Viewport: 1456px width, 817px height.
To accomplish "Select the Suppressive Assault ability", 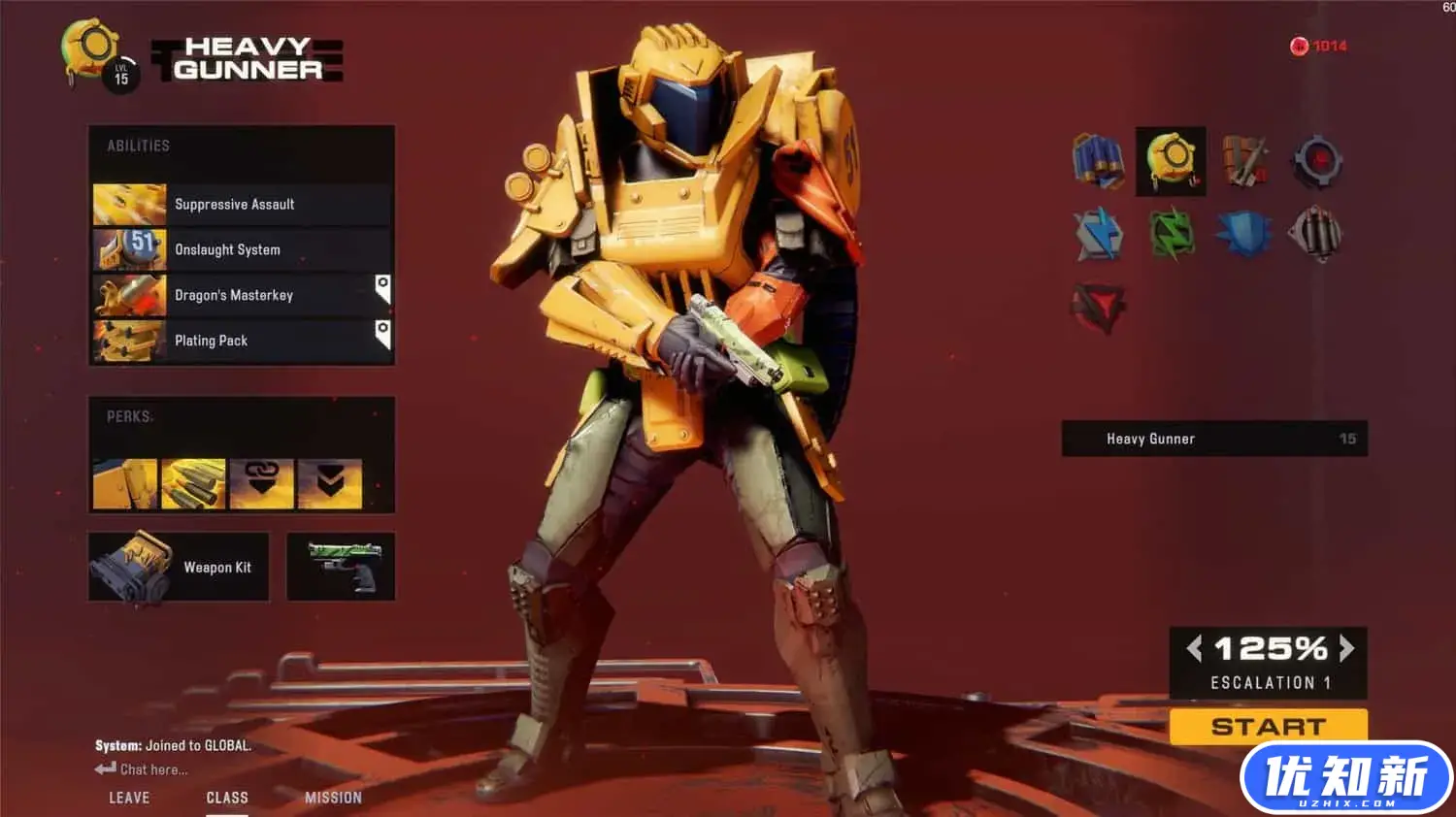I will click(242, 205).
